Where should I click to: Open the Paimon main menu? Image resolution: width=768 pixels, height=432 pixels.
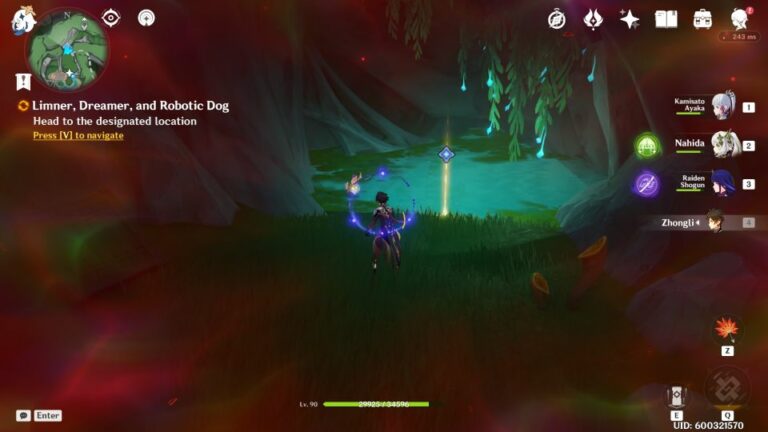pos(23,20)
